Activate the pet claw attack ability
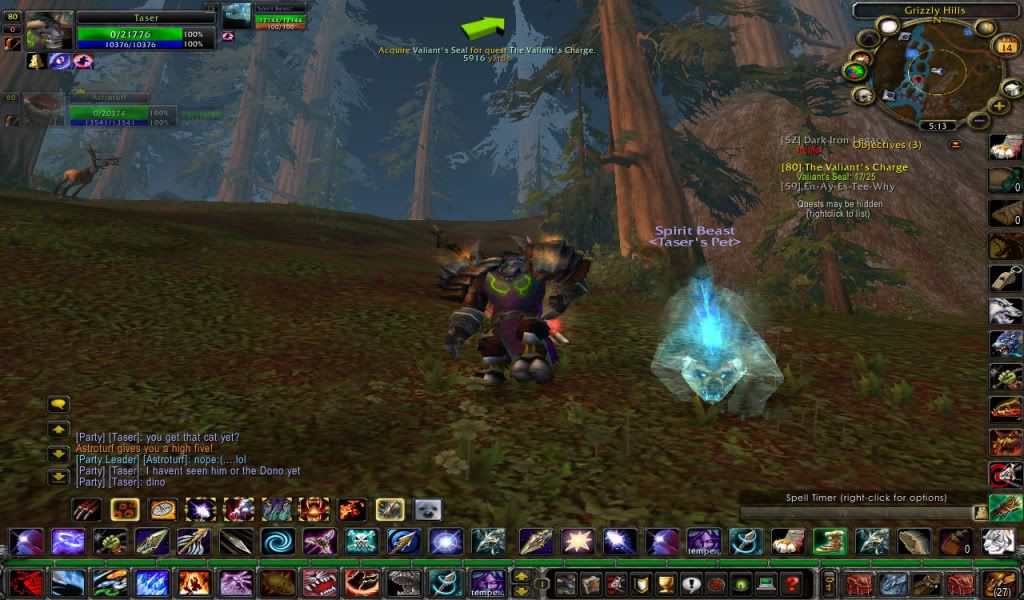Viewport: 1024px width, 600px height. tap(87, 510)
